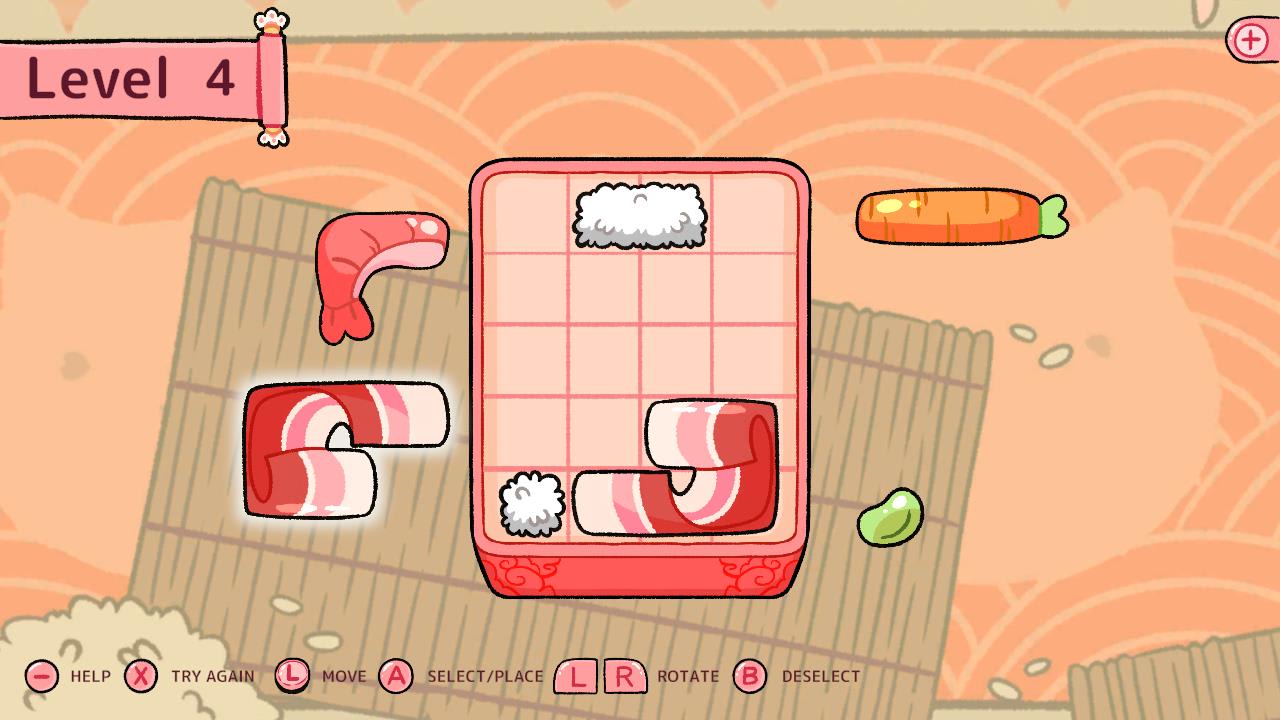Click the TRY AGAIN text label
Viewport: 1280px width, 720px height.
coord(215,677)
